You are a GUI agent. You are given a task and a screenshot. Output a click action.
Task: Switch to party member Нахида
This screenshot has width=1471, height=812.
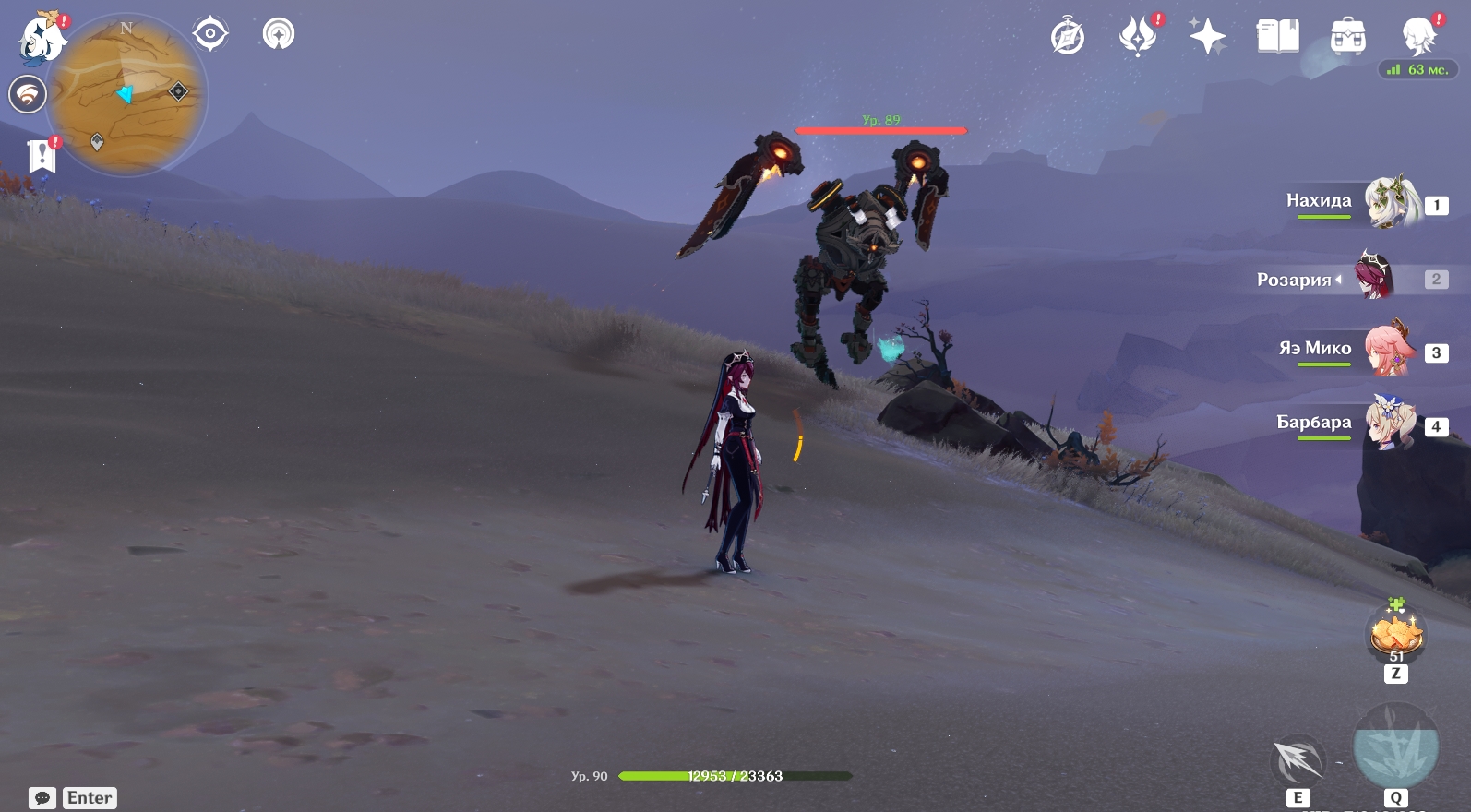point(1390,202)
